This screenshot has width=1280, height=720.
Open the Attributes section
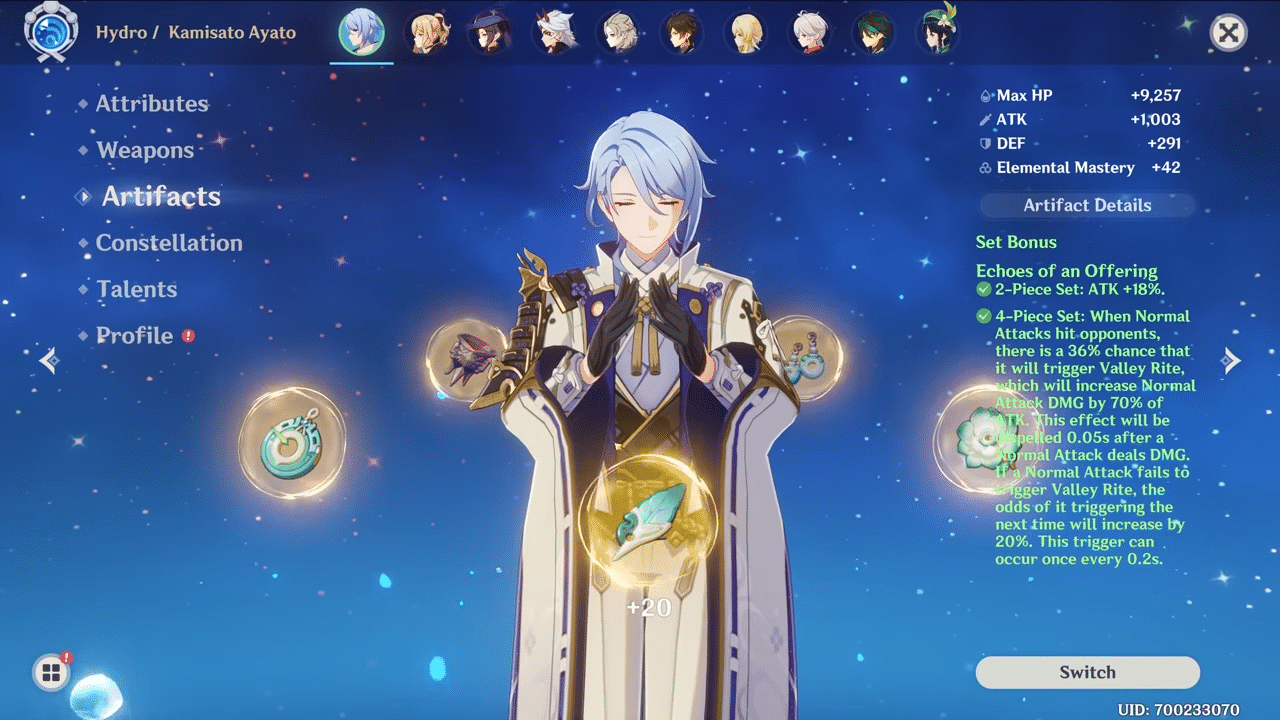tap(152, 104)
